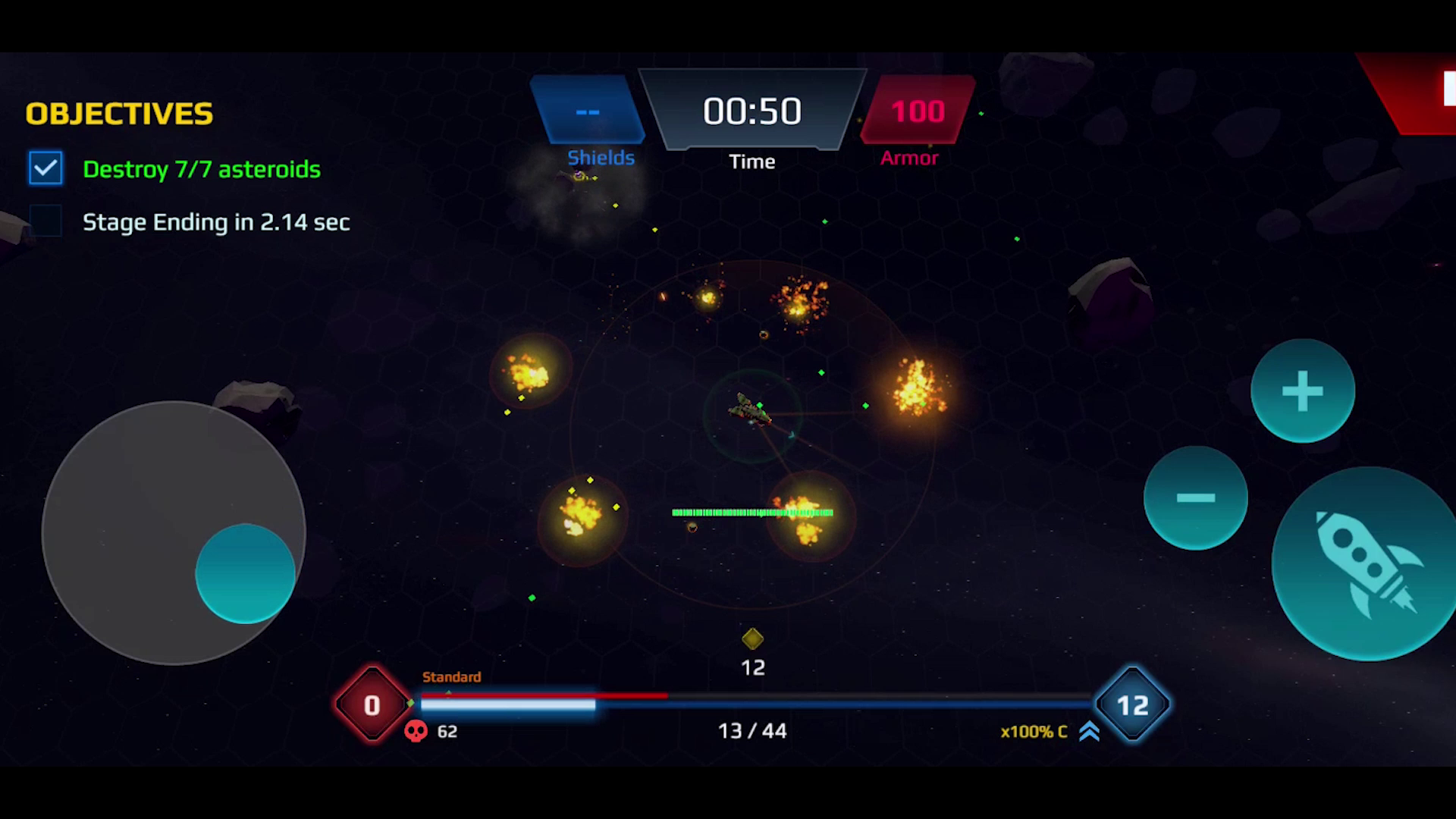Collect the yellow diamond pickup labeled 12
This screenshot has height=819, width=1456.
(752, 639)
